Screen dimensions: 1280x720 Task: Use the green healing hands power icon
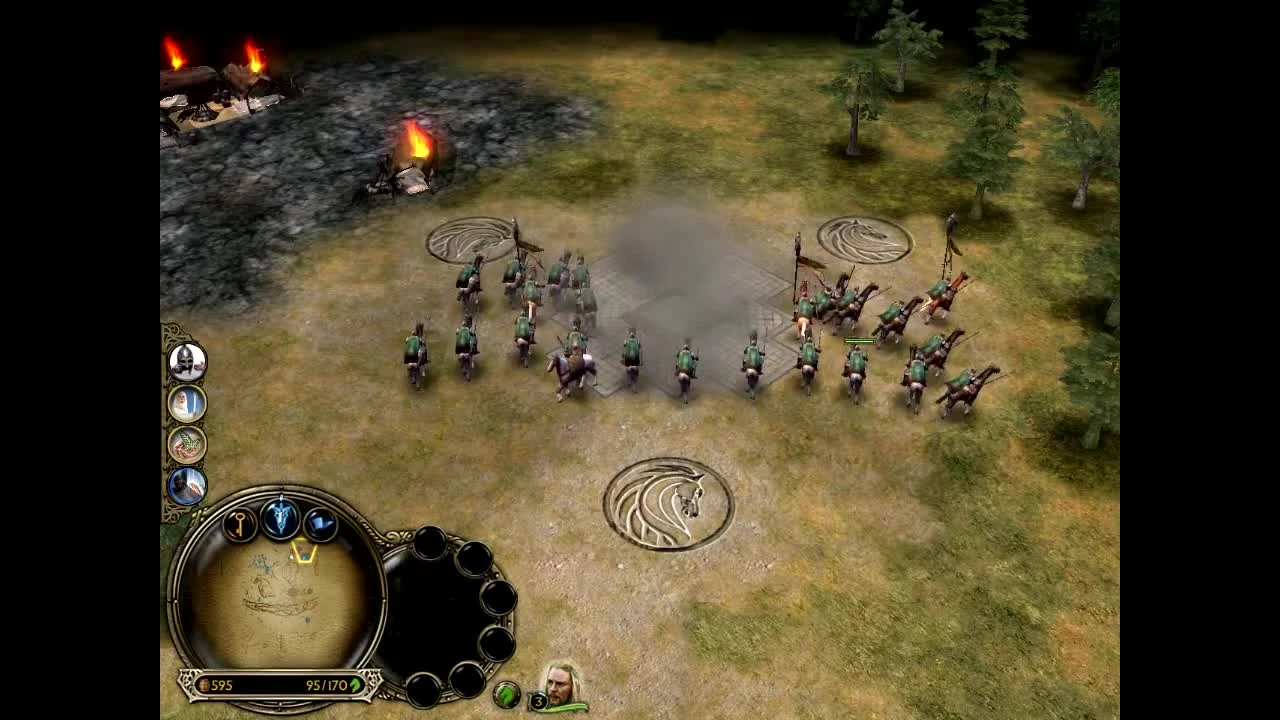click(x=188, y=443)
